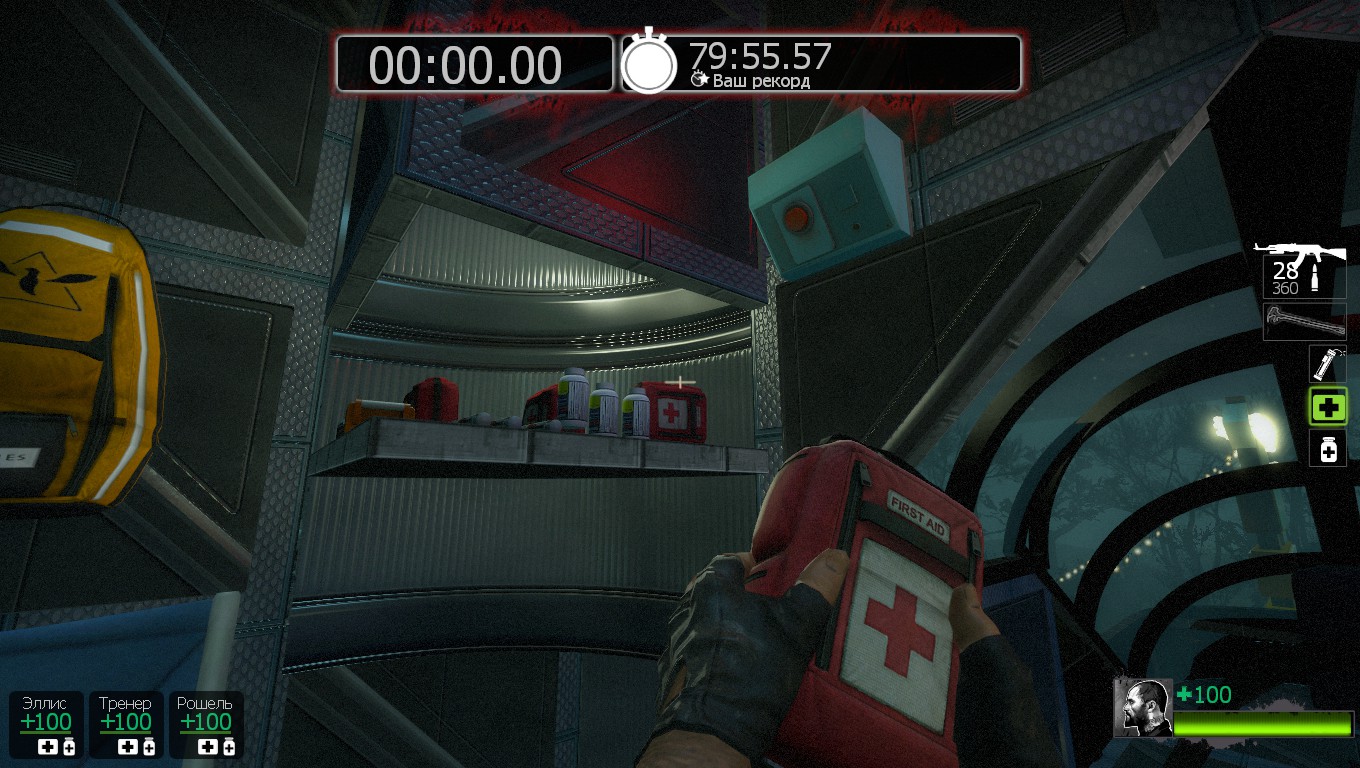Select the highlighted first aid kit slot

point(1328,407)
